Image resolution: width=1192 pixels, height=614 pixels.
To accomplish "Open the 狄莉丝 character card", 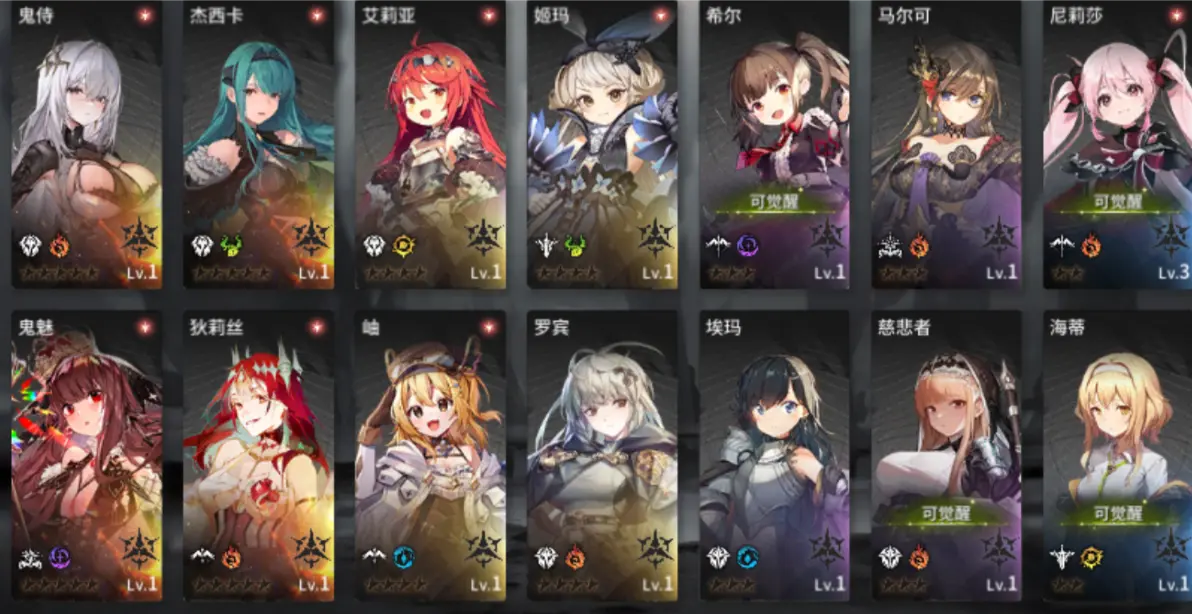I will (x=258, y=455).
